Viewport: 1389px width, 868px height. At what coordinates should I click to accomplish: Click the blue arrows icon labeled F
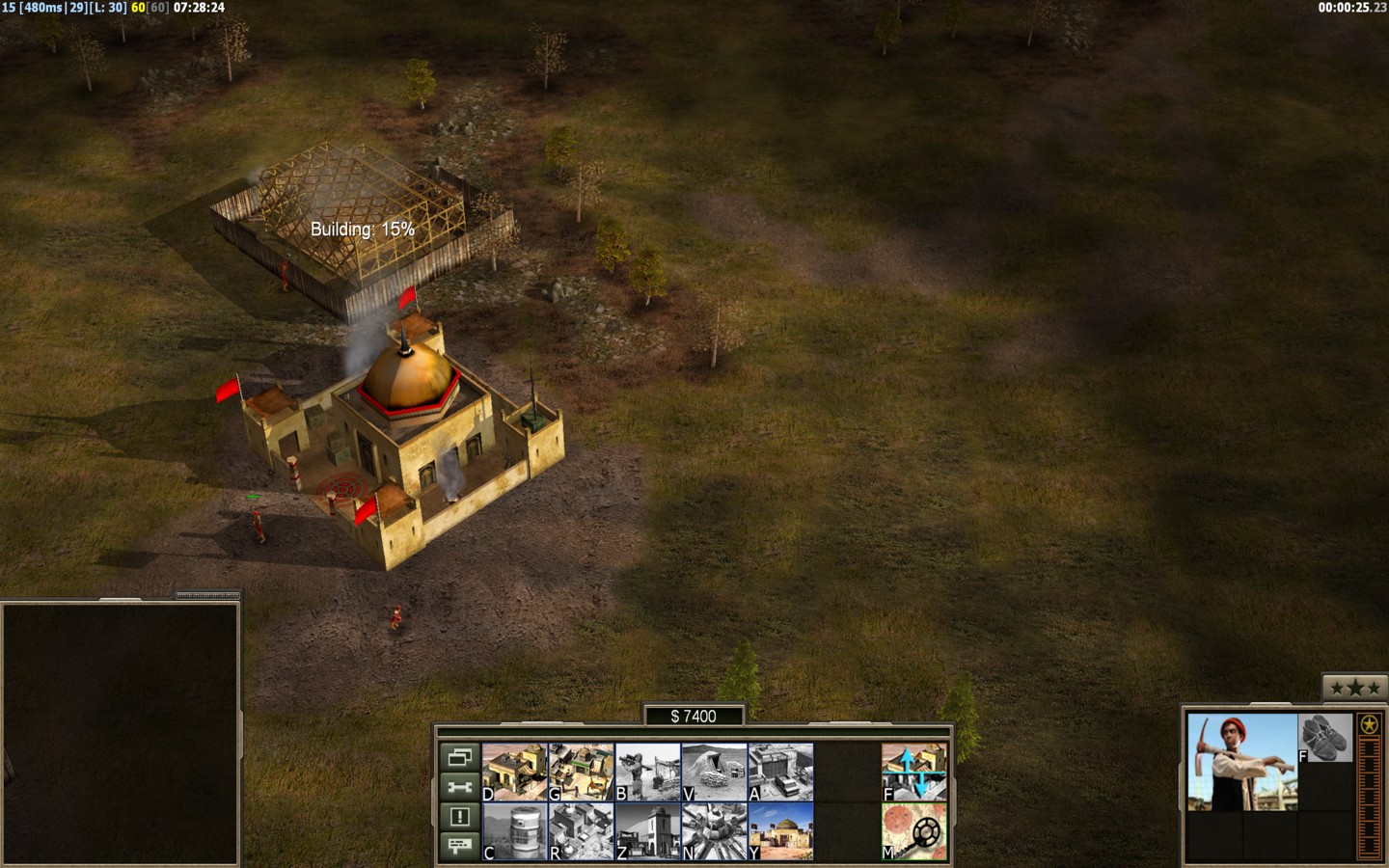(913, 772)
